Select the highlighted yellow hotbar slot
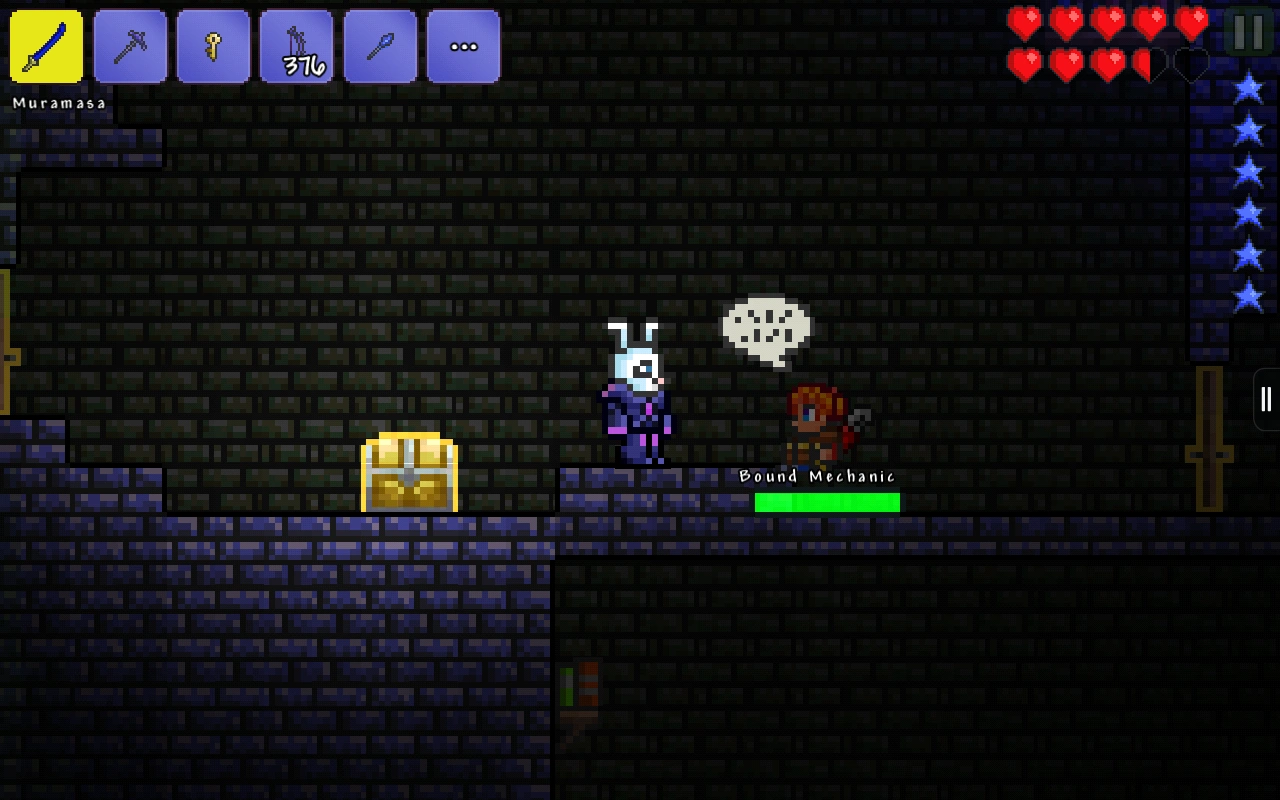The width and height of the screenshot is (1280, 800). [44, 46]
